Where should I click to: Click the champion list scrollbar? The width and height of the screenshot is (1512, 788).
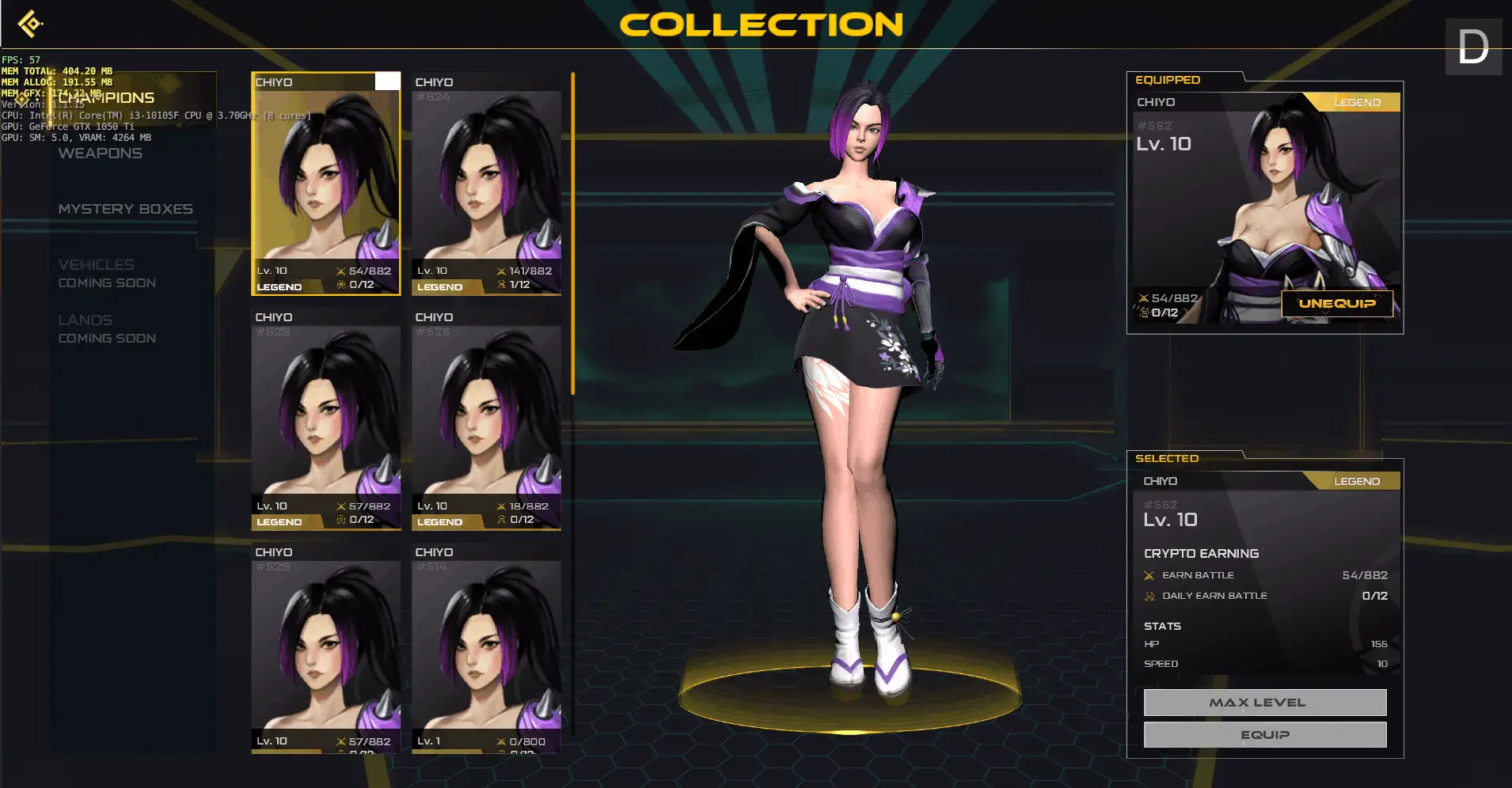click(572, 233)
